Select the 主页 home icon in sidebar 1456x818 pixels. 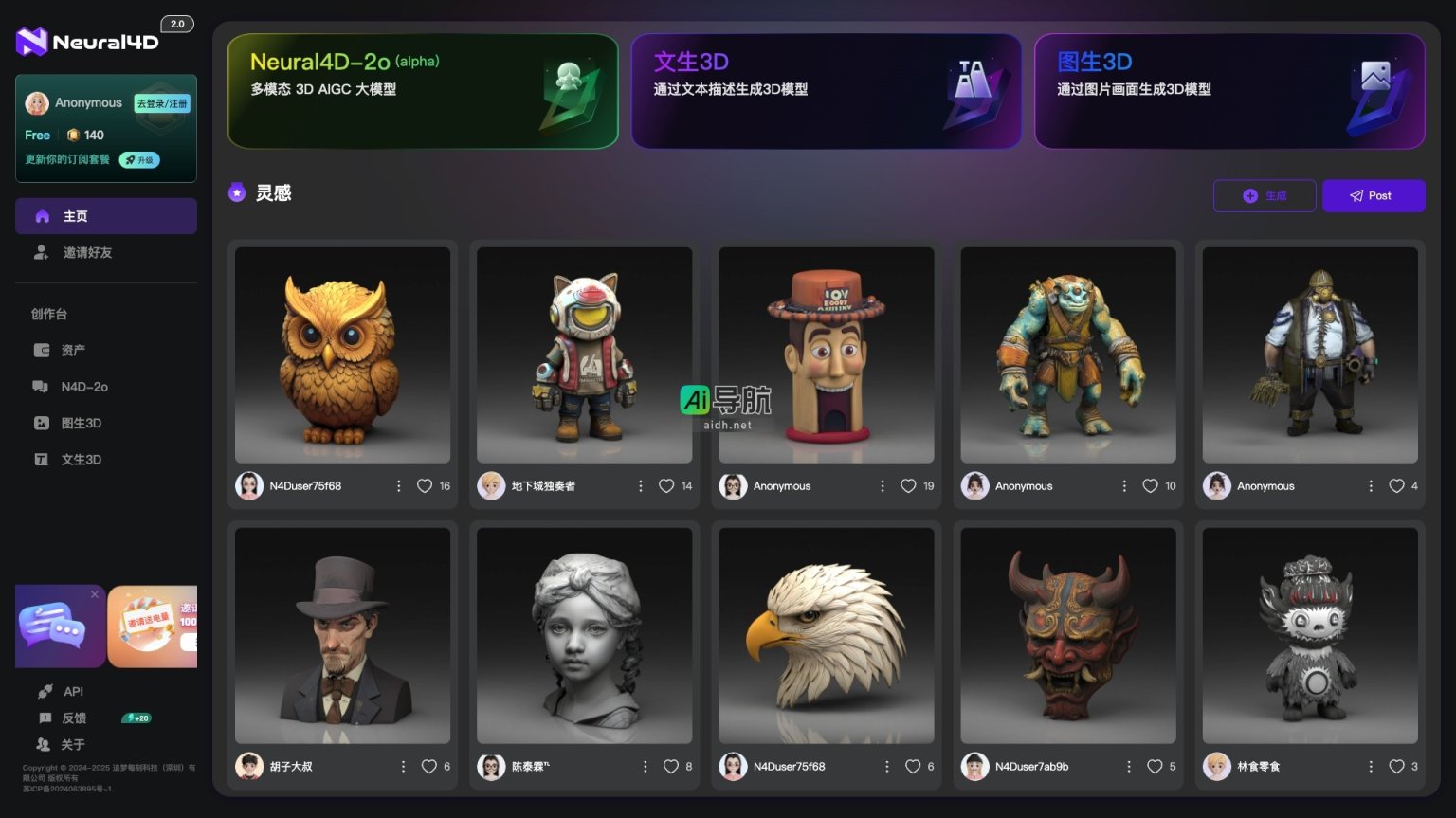pos(42,216)
